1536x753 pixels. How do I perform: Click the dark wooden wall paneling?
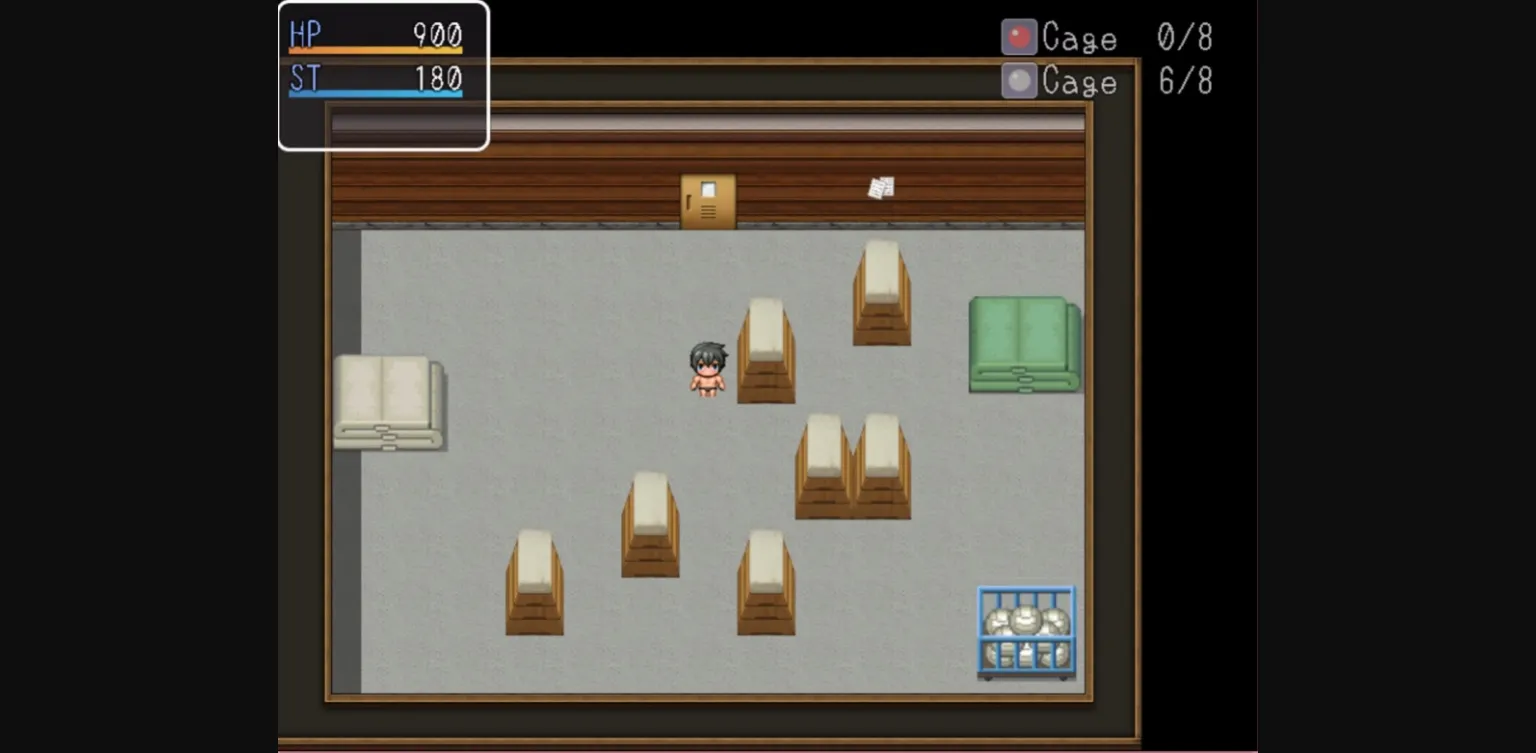[x=550, y=185]
